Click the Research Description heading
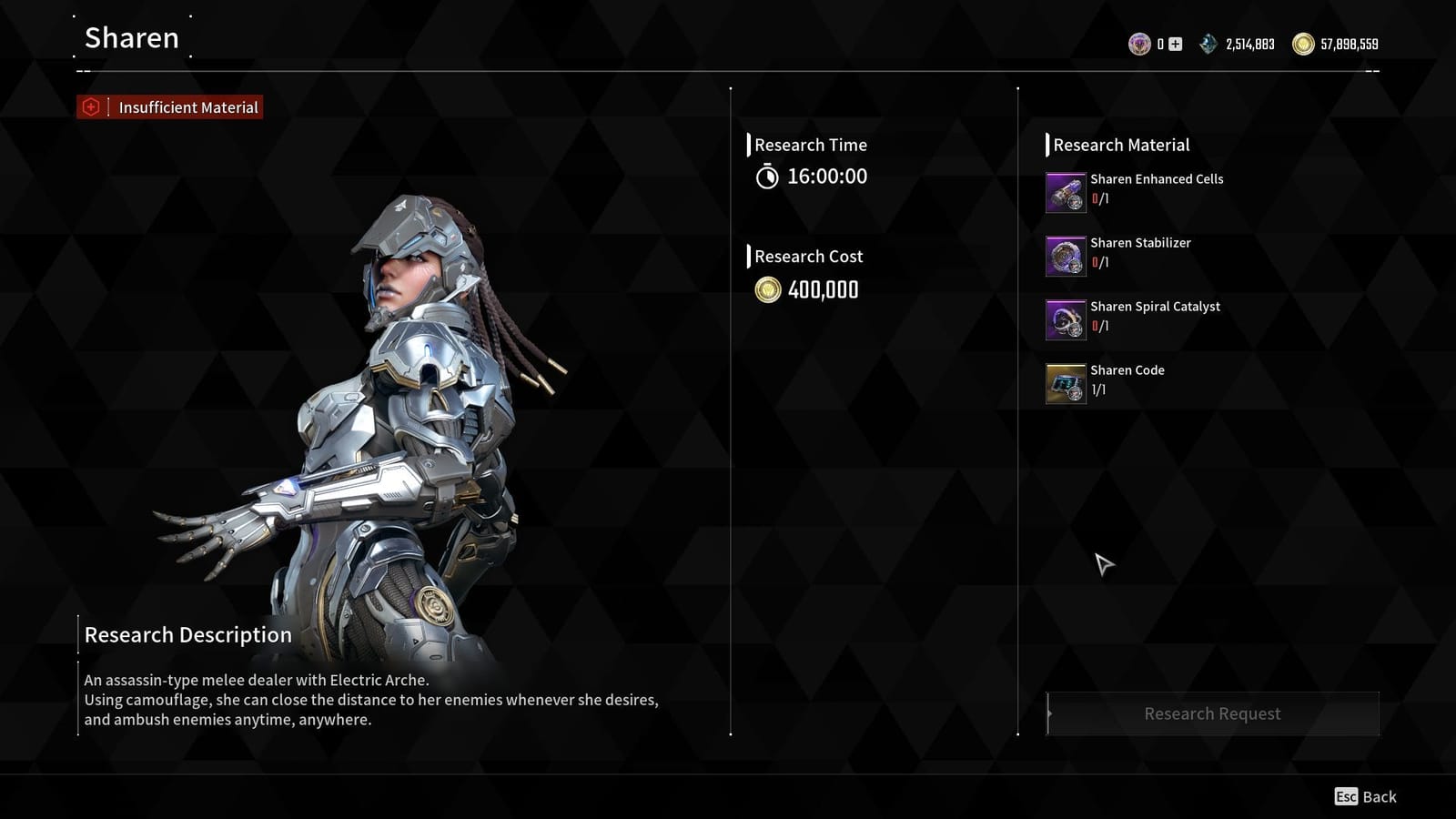Viewport: 1456px width, 819px height. point(187,634)
